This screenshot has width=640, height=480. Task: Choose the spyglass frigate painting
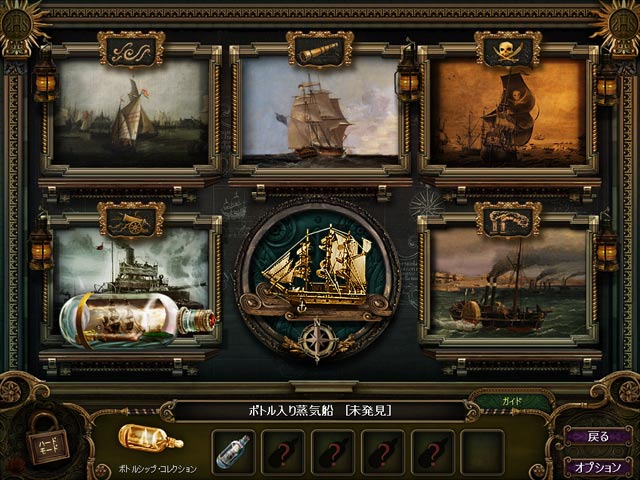(320, 111)
